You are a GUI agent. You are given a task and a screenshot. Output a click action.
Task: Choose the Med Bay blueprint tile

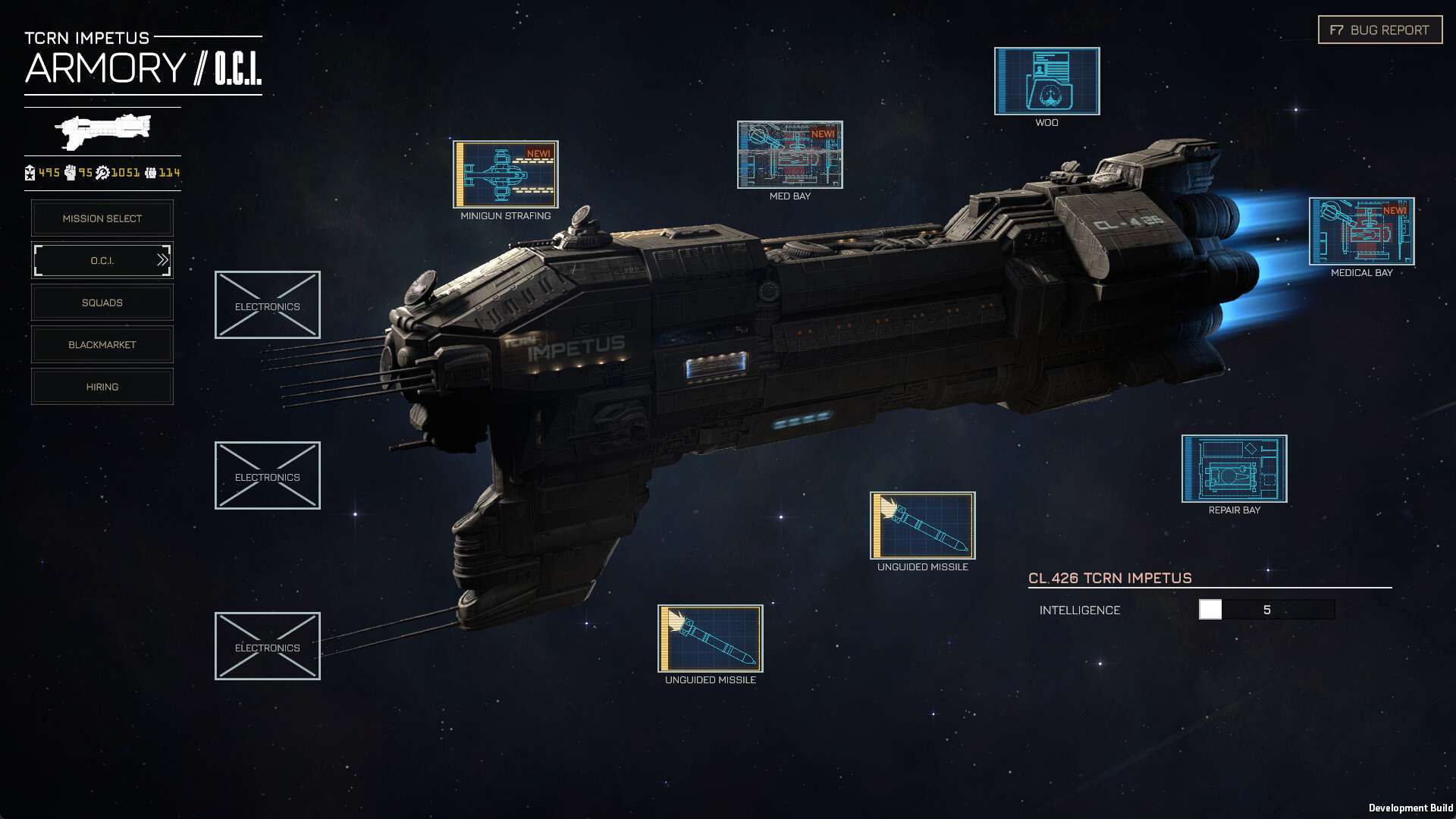point(789,155)
